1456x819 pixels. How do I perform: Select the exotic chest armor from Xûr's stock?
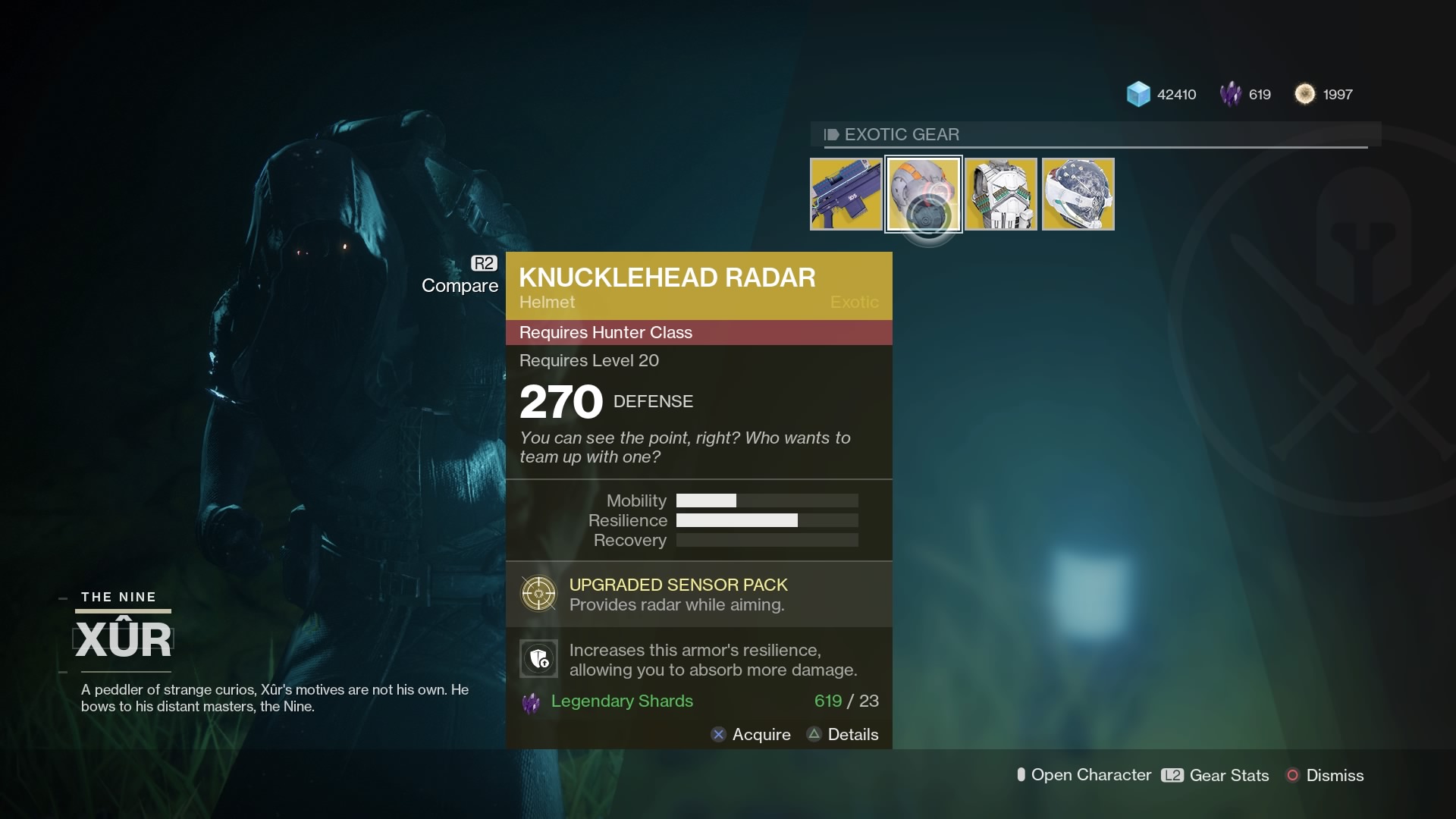1001,193
